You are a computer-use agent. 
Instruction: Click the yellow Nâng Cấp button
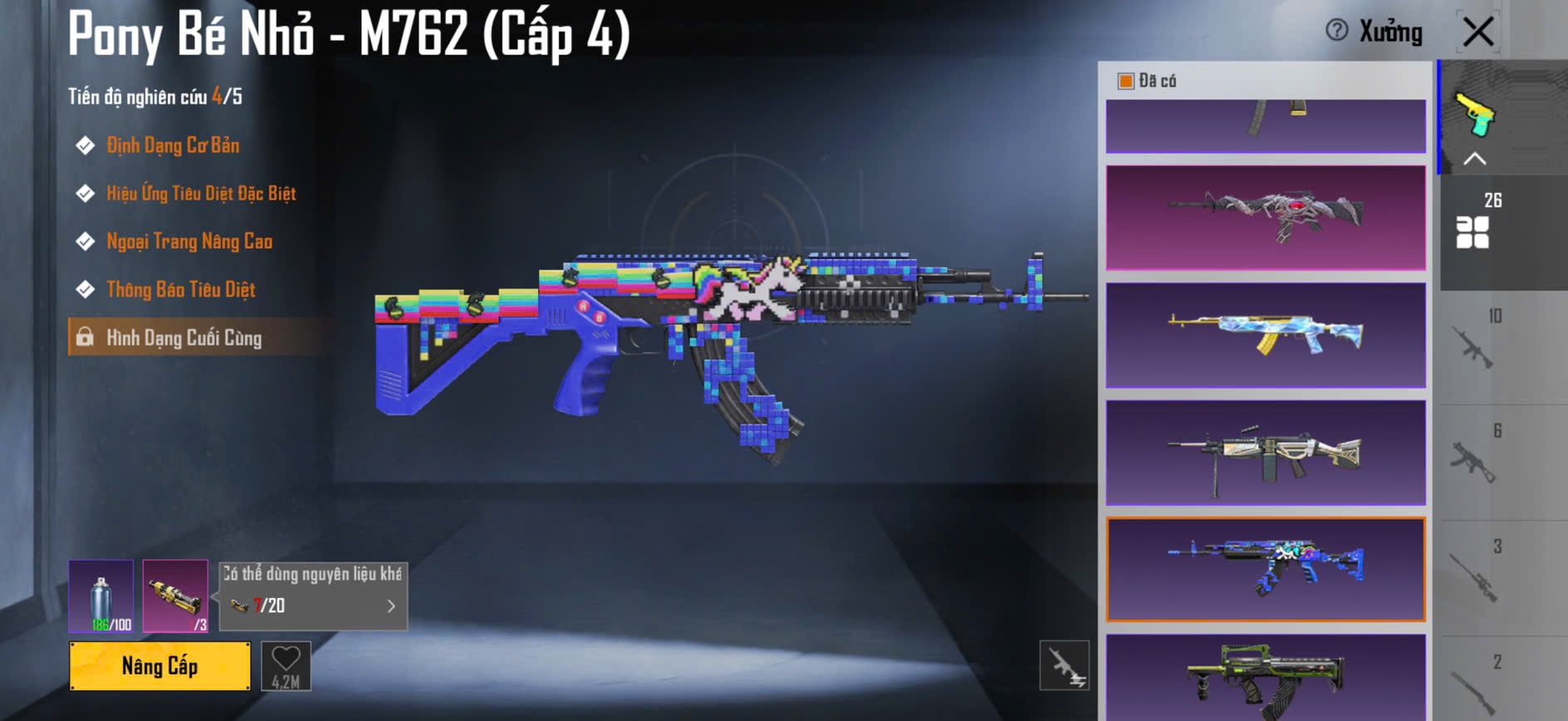coord(159,666)
